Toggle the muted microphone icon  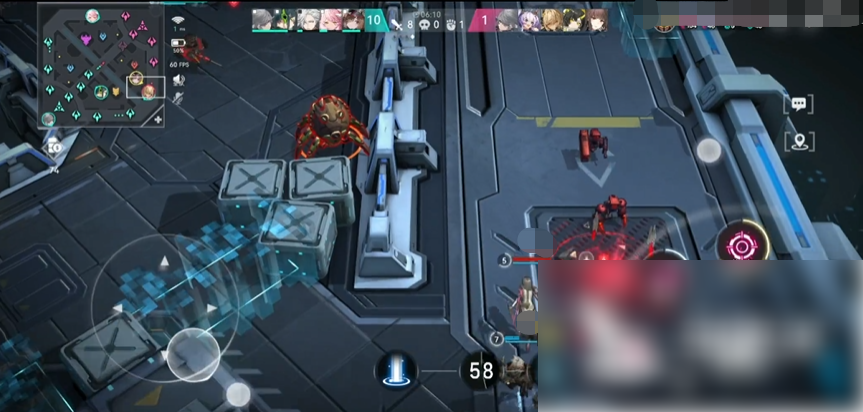[178, 97]
